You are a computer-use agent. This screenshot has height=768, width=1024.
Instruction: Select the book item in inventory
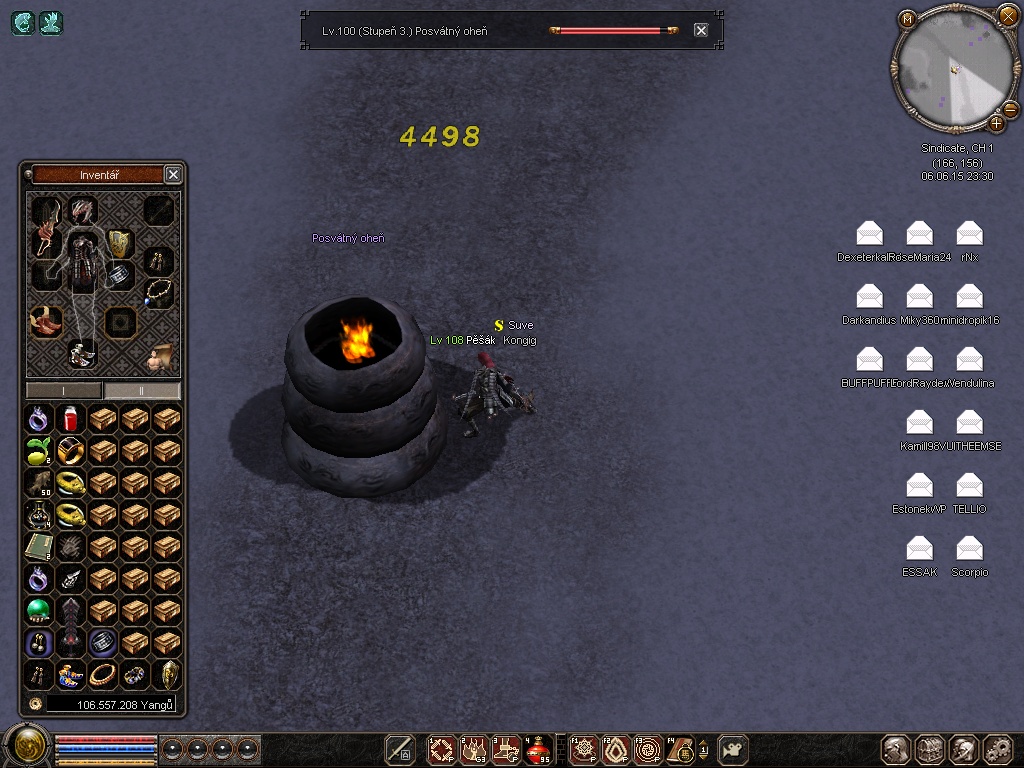coord(38,546)
